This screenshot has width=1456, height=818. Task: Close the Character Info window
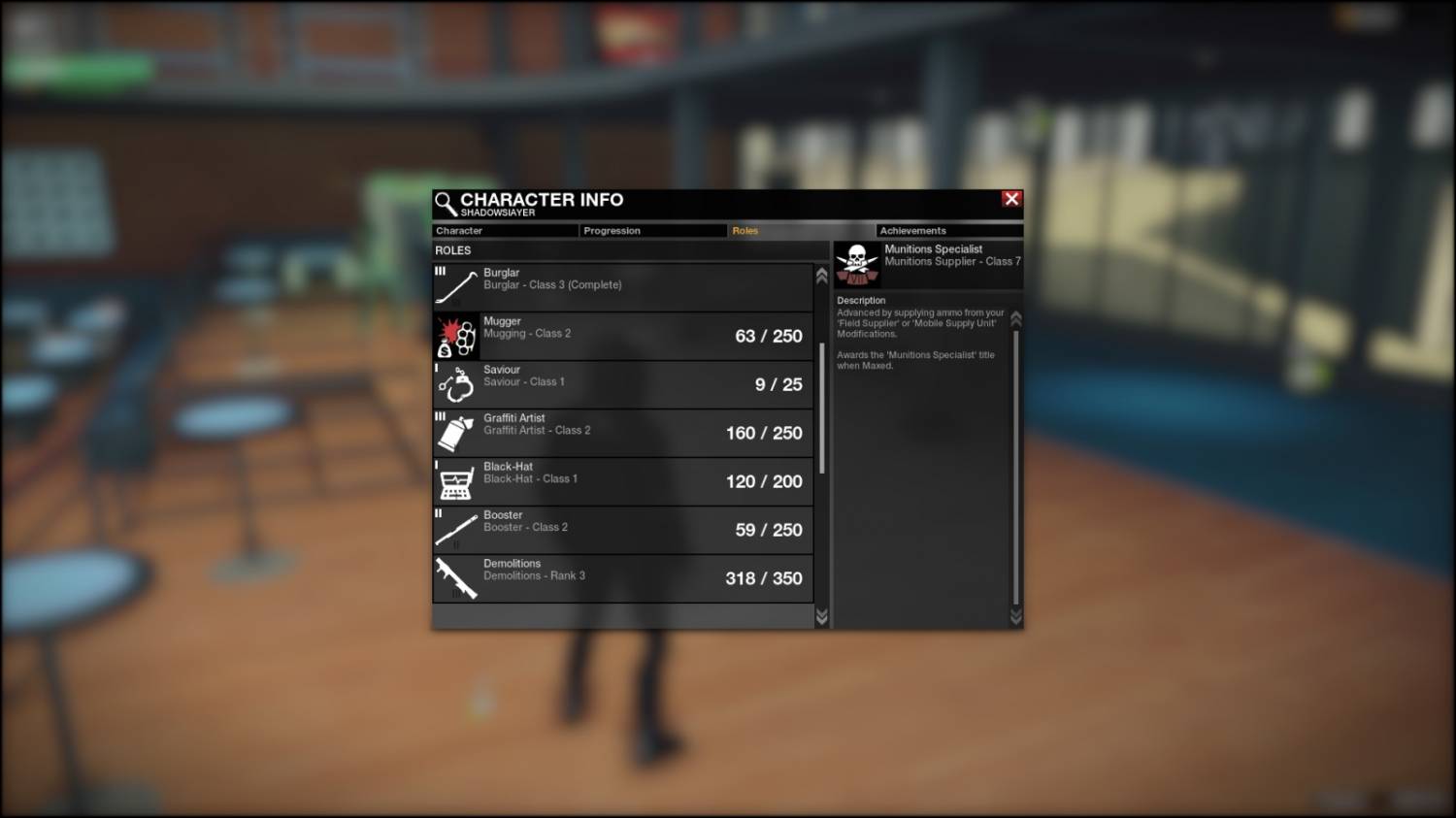click(x=1011, y=199)
